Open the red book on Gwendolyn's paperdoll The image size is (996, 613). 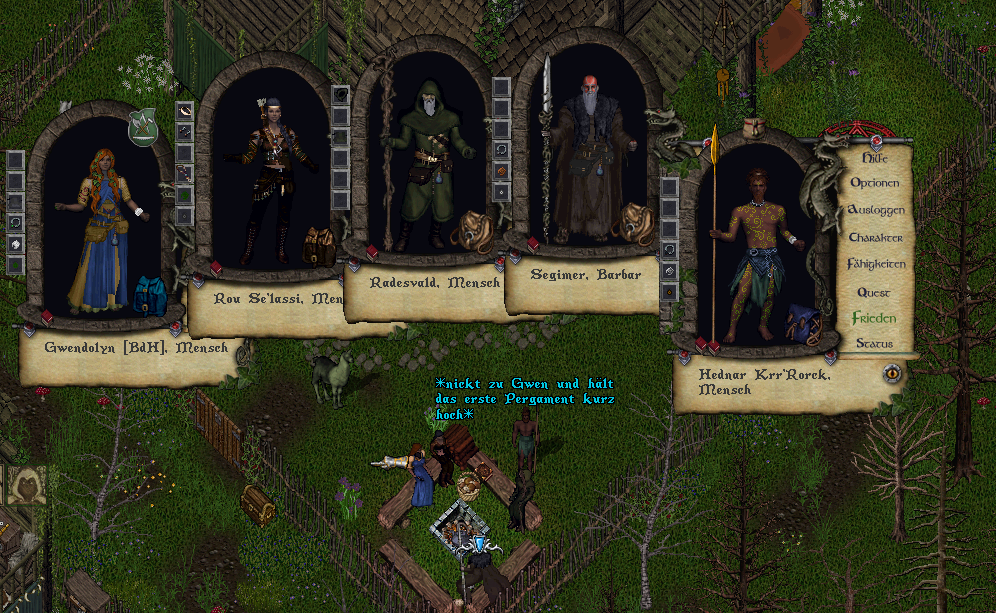pos(46,317)
